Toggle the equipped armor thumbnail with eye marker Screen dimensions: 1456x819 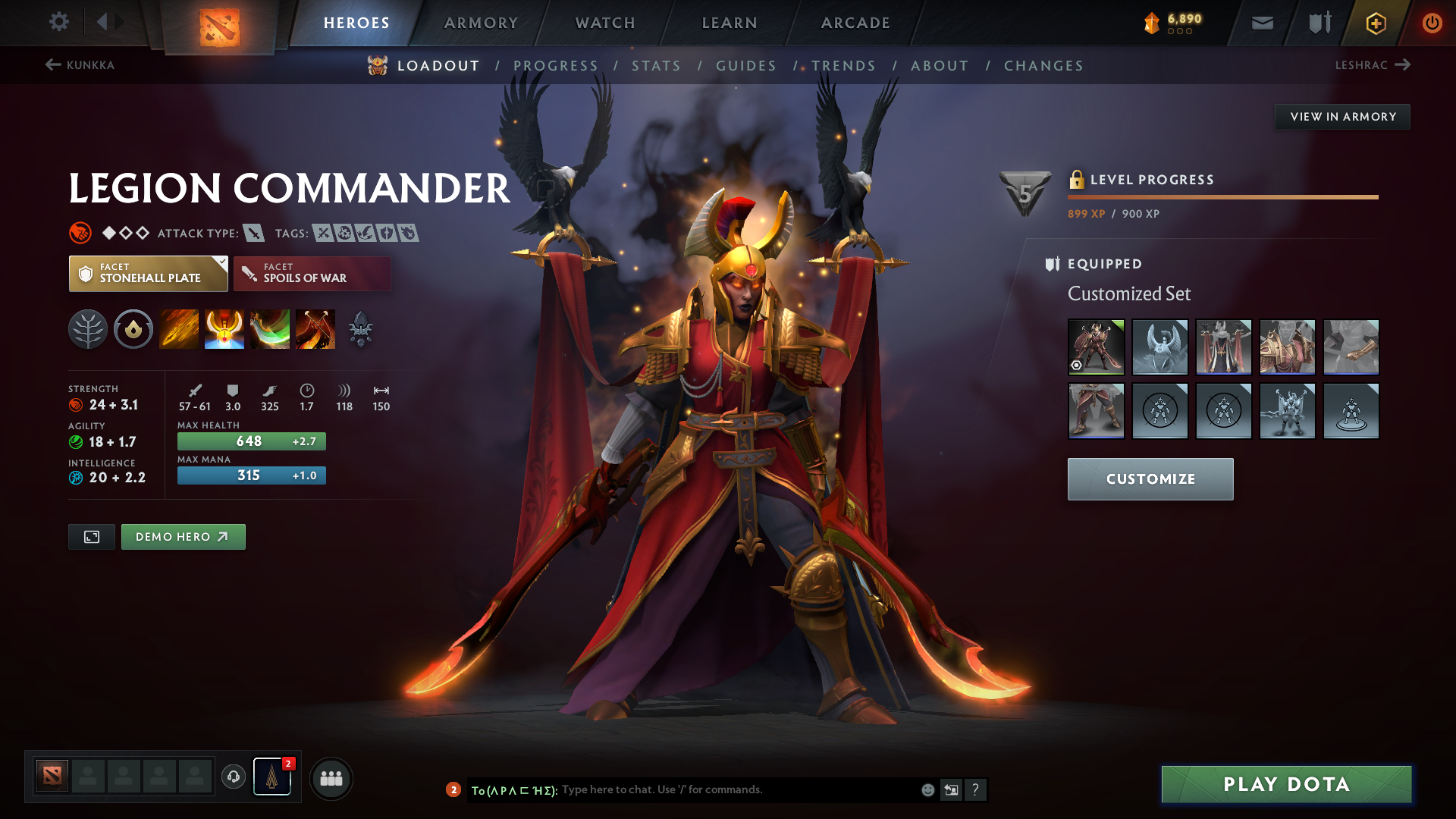click(1096, 347)
